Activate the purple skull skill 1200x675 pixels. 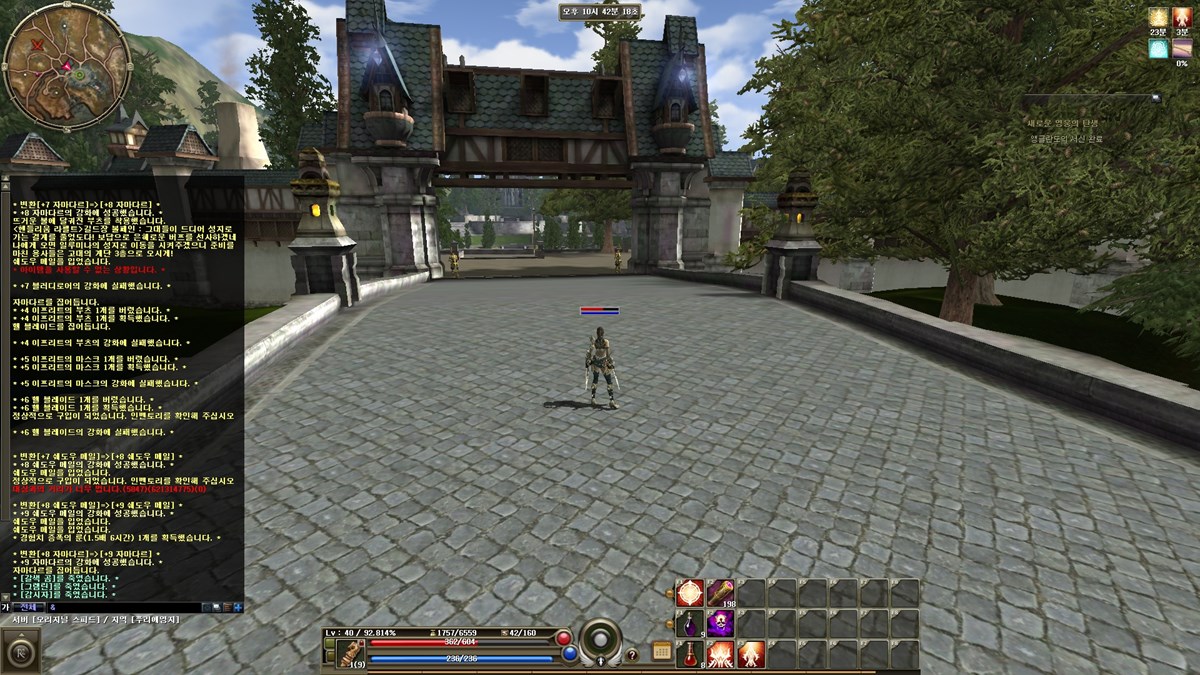[720, 624]
